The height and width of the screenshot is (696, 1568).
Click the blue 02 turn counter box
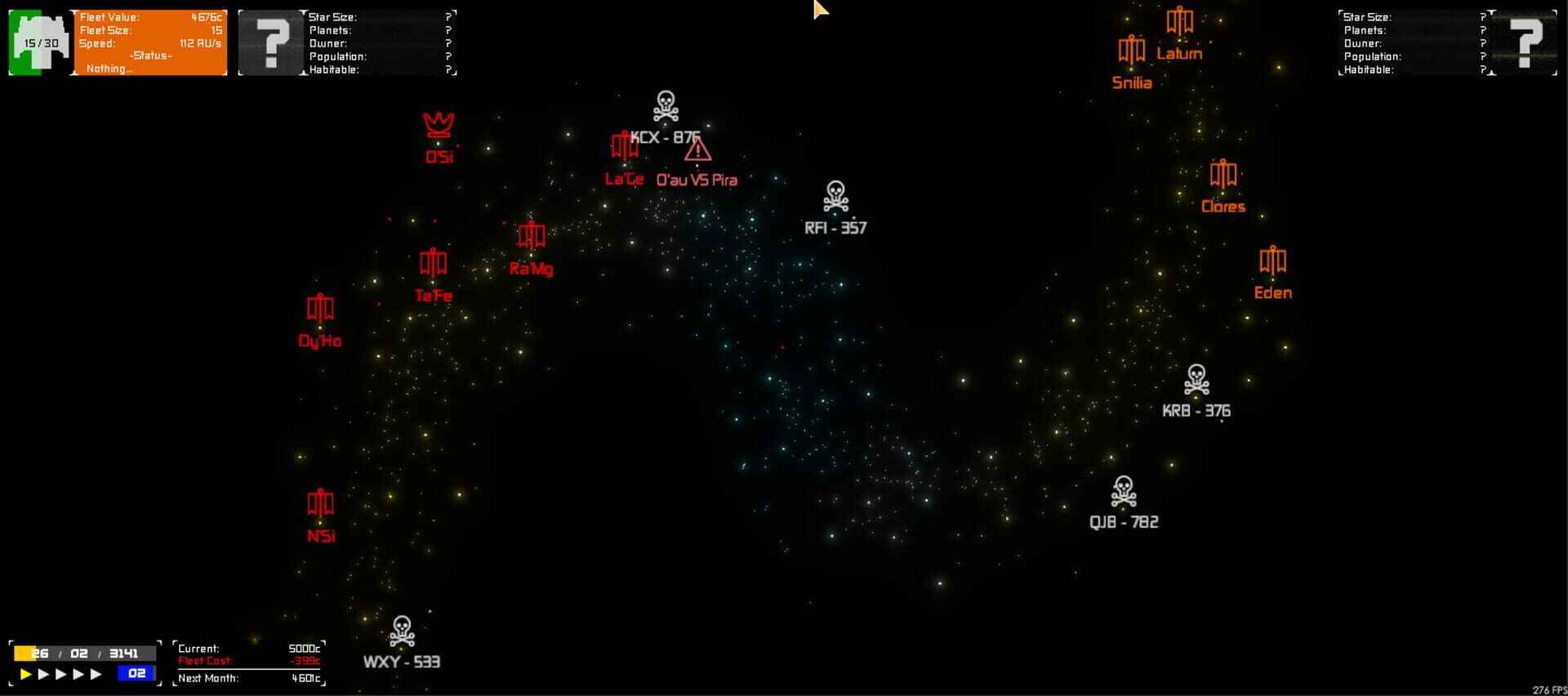136,674
